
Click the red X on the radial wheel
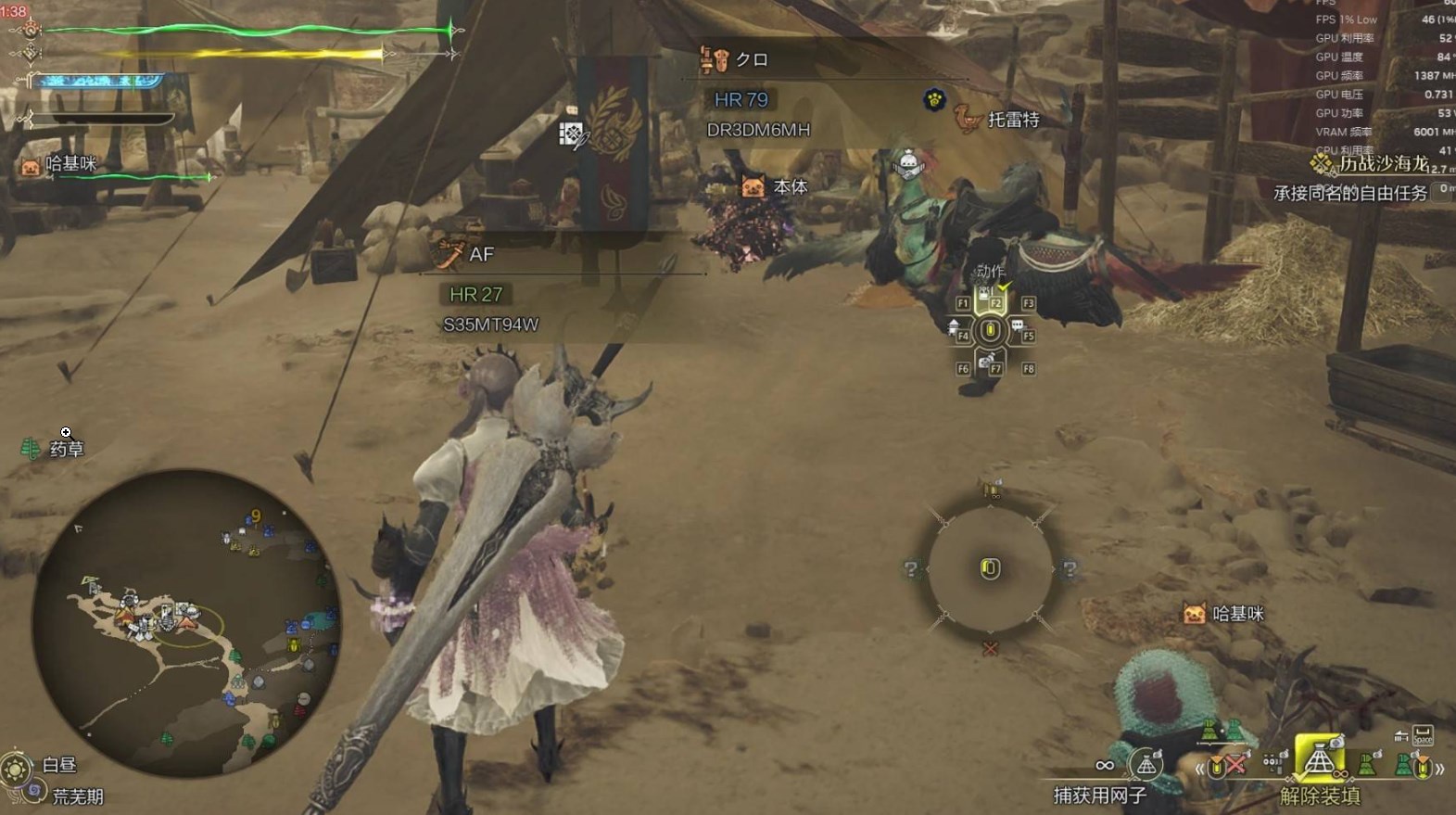[x=990, y=649]
